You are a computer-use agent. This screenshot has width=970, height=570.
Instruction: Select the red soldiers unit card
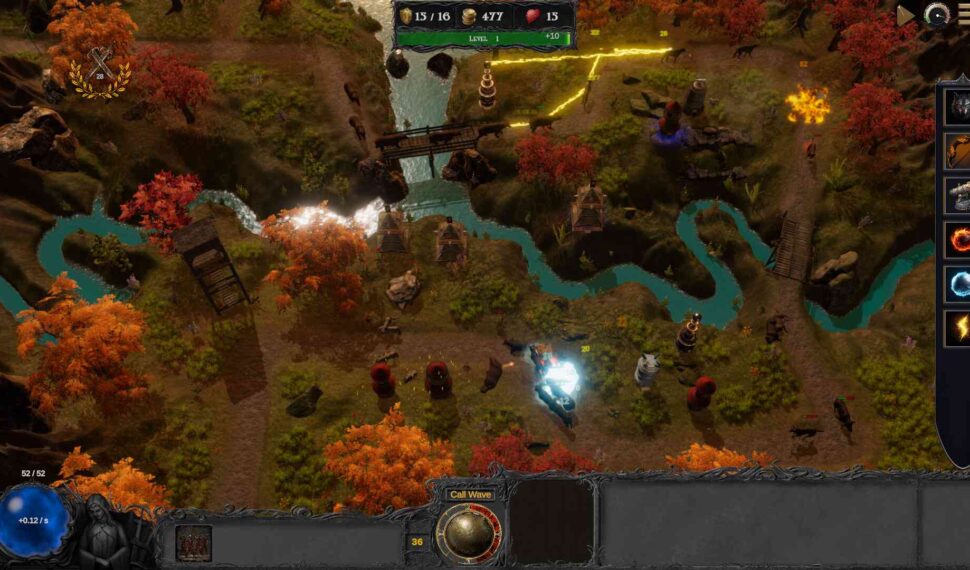[193, 543]
